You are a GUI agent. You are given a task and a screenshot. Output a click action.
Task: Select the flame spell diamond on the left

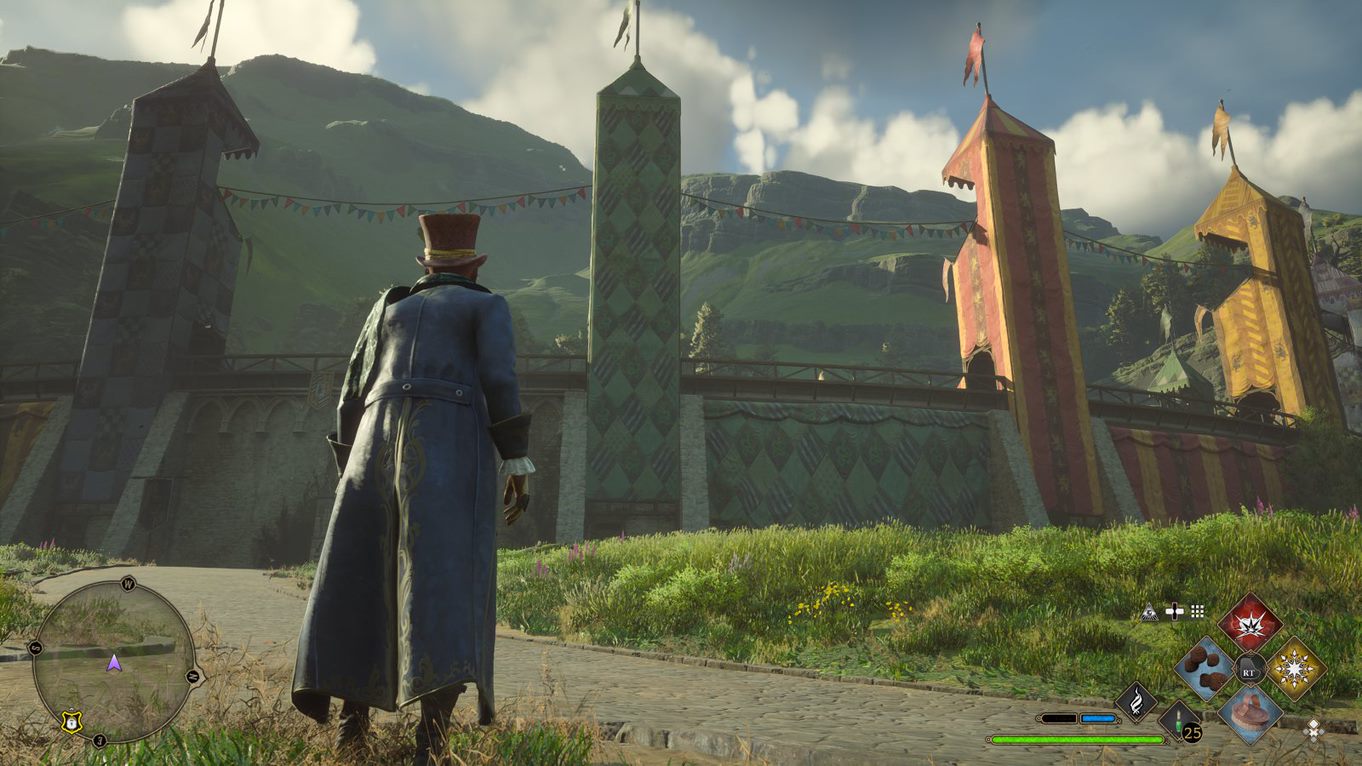(x=1135, y=703)
